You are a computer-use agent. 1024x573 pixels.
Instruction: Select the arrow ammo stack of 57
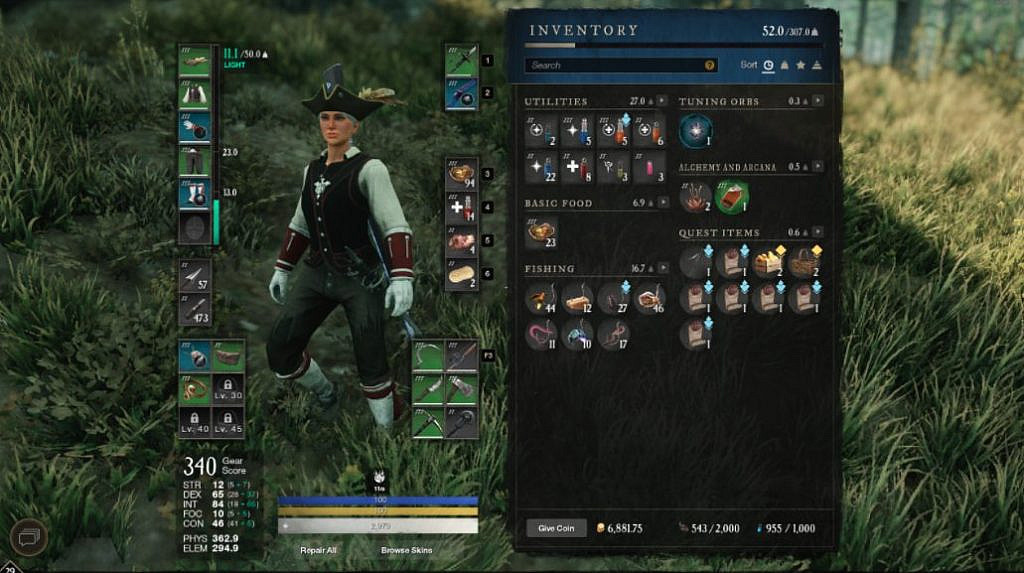(194, 277)
